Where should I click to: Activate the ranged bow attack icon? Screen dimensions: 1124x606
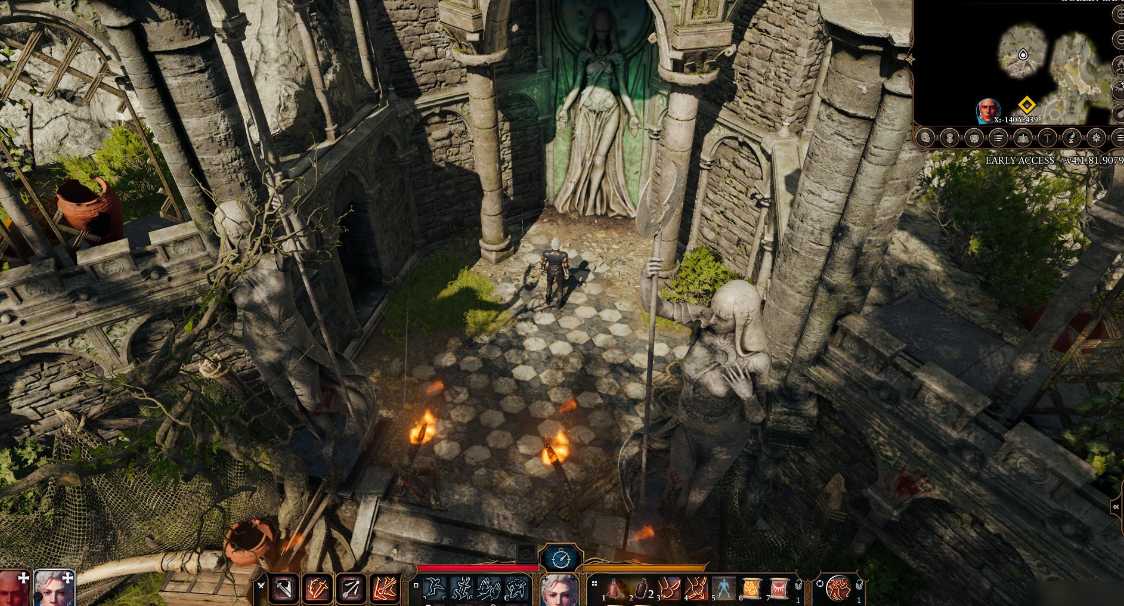(x=350, y=589)
